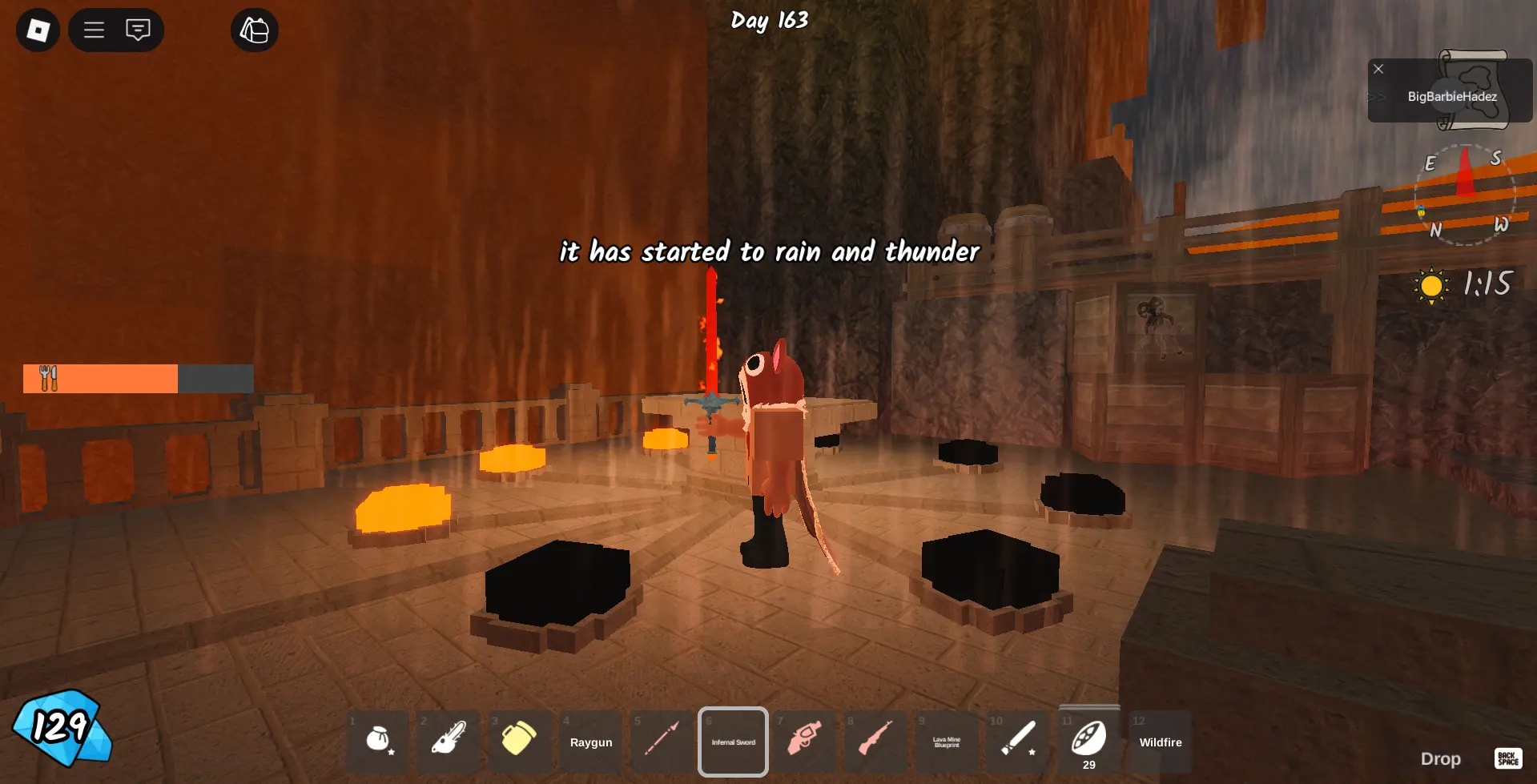
Task: Open the backpack inventory
Action: (255, 30)
